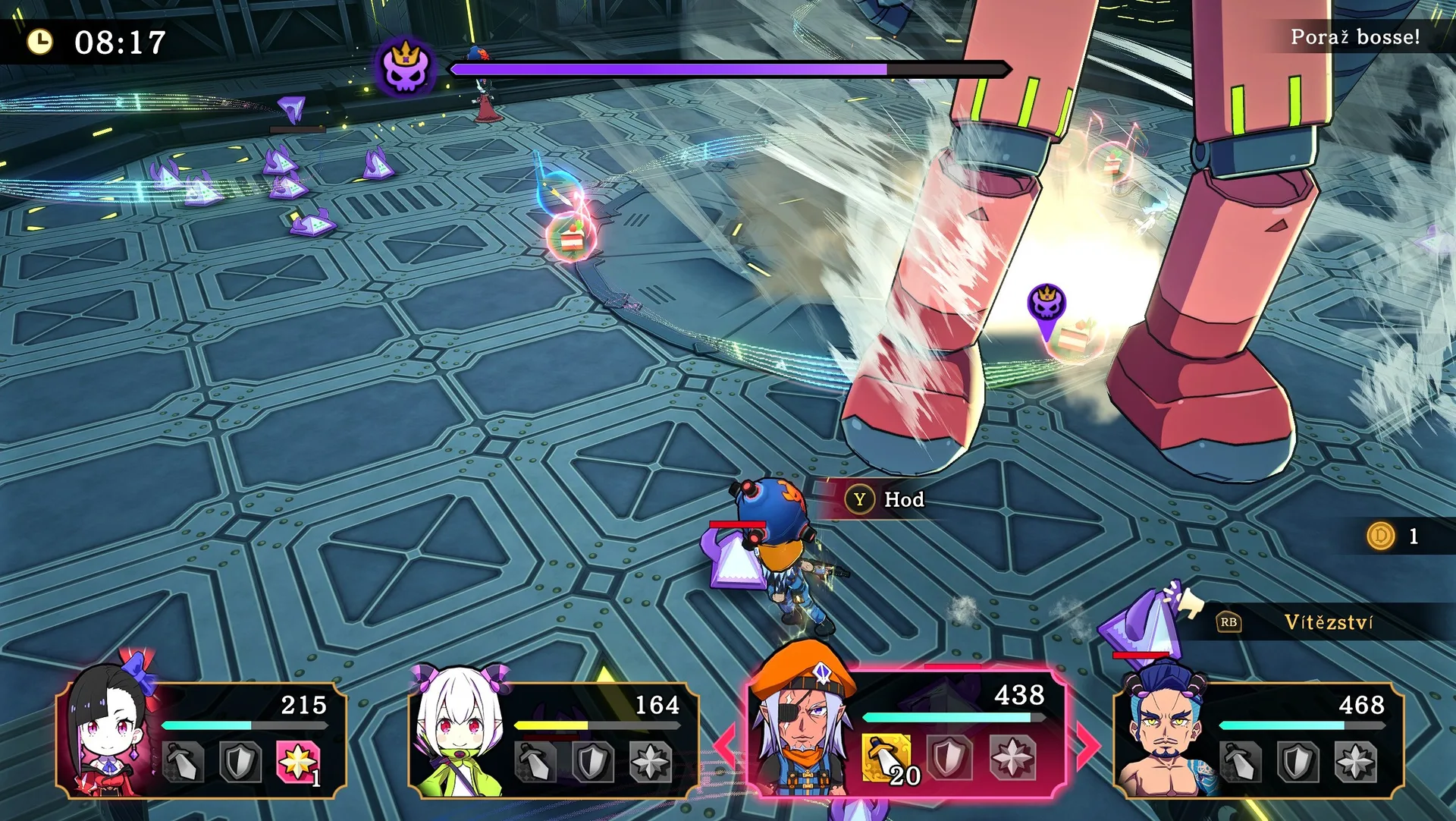
Task: Activate the pink star skill with count 1
Action: tap(298, 760)
